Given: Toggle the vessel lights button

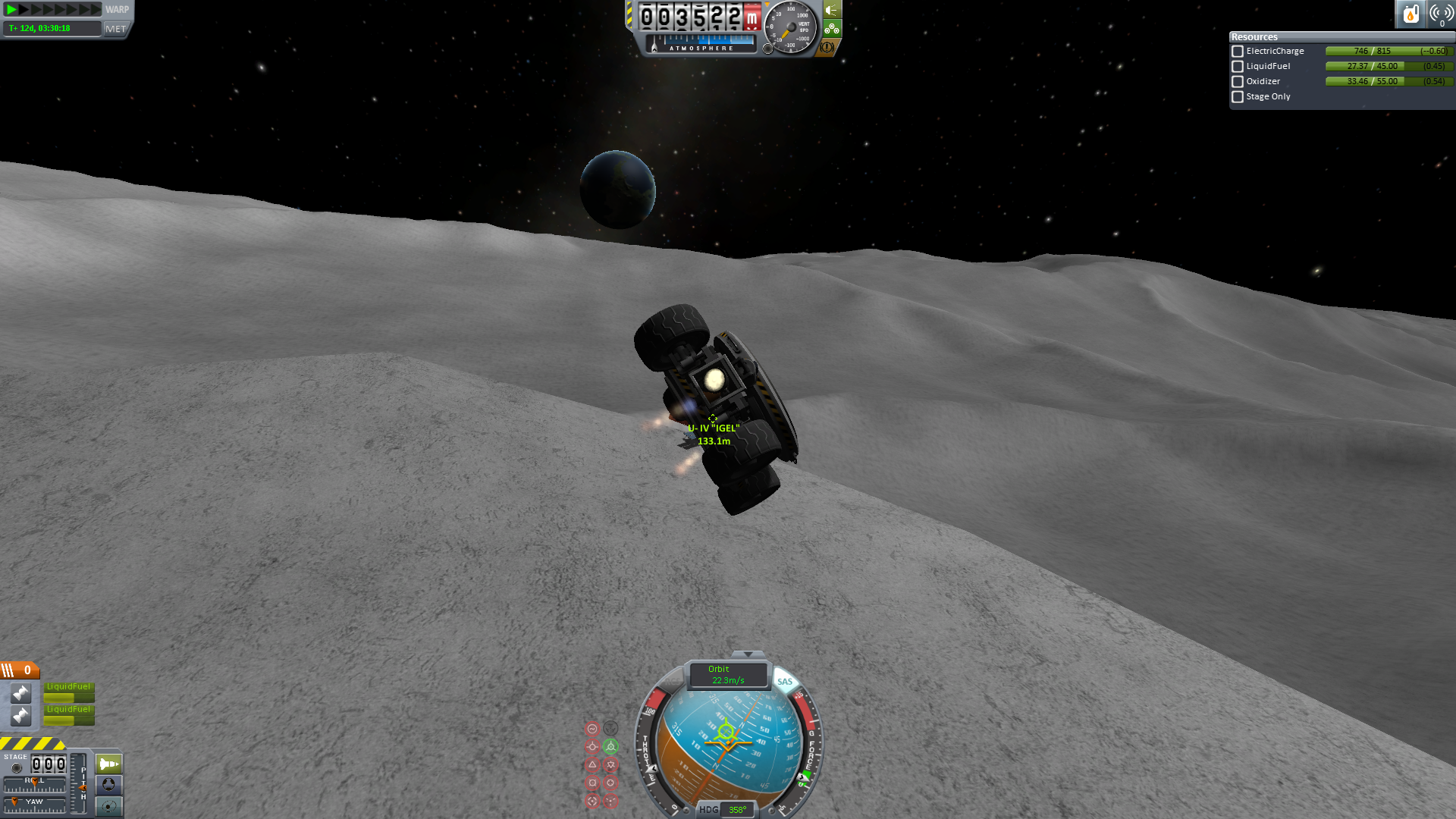Looking at the screenshot, I should pyautogui.click(x=832, y=10).
